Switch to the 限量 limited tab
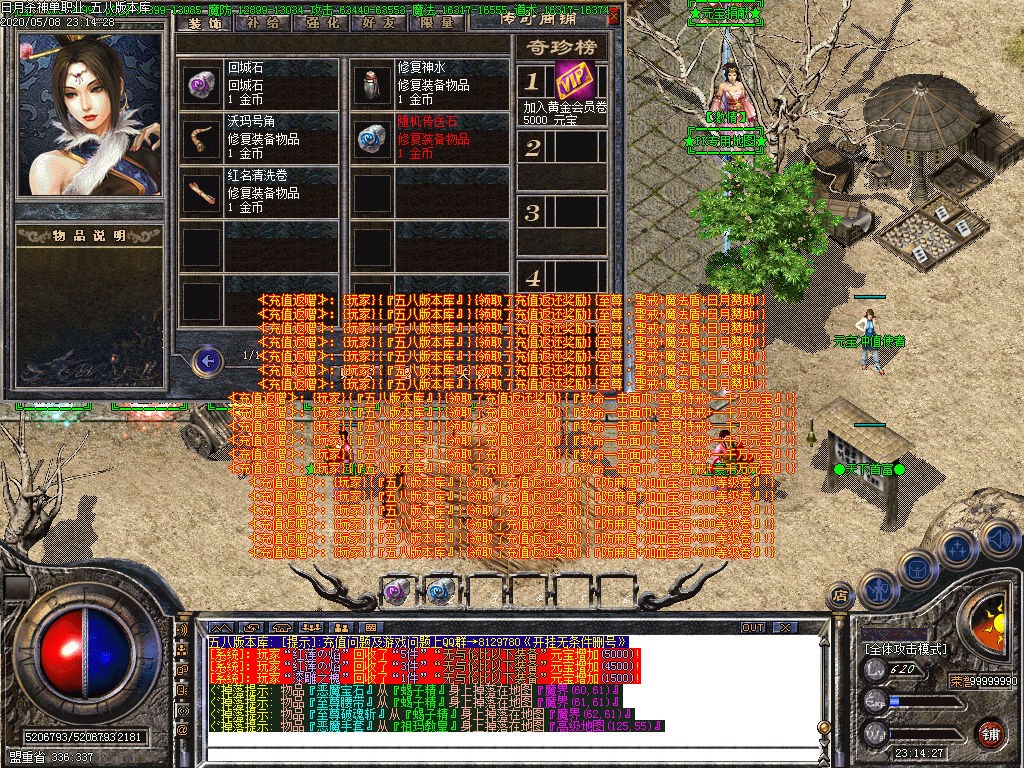The height and width of the screenshot is (768, 1024). [x=437, y=21]
